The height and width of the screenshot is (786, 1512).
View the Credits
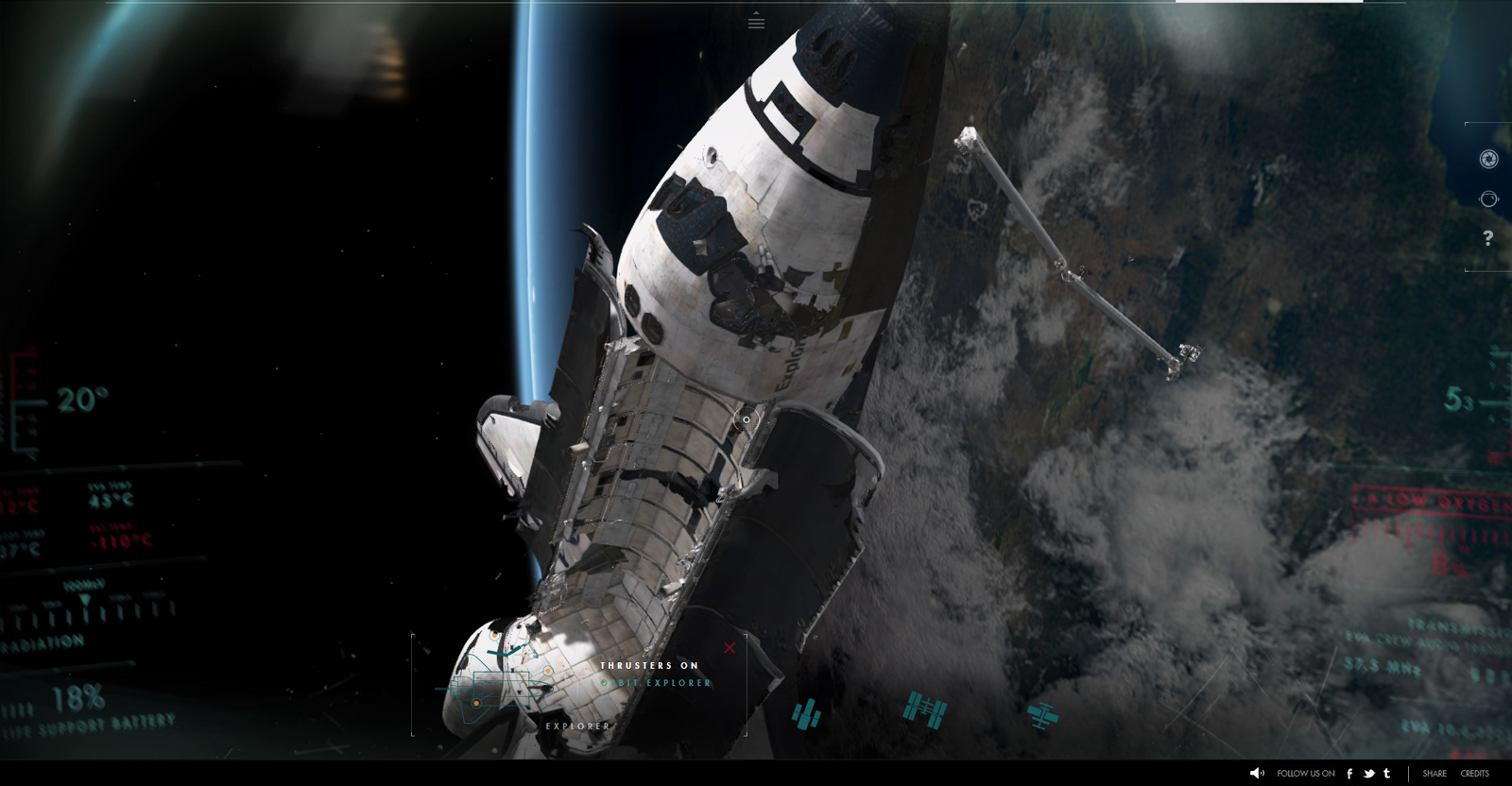1474,774
